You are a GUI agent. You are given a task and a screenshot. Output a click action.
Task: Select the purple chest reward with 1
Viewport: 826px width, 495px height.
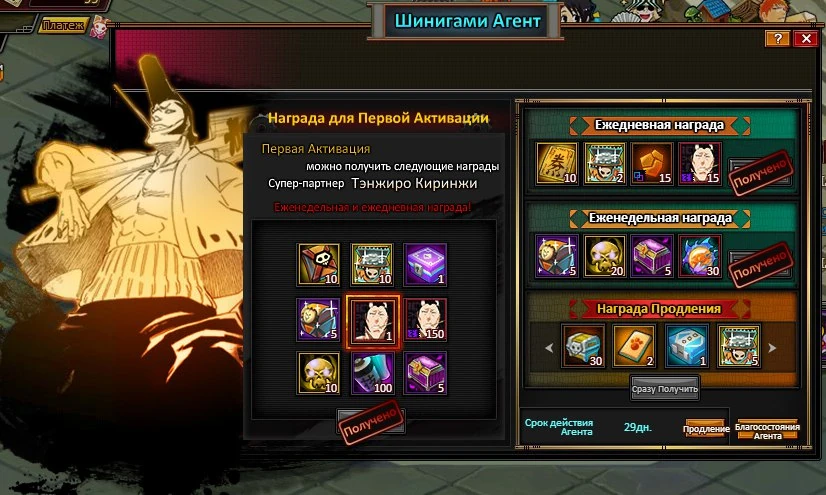426,264
